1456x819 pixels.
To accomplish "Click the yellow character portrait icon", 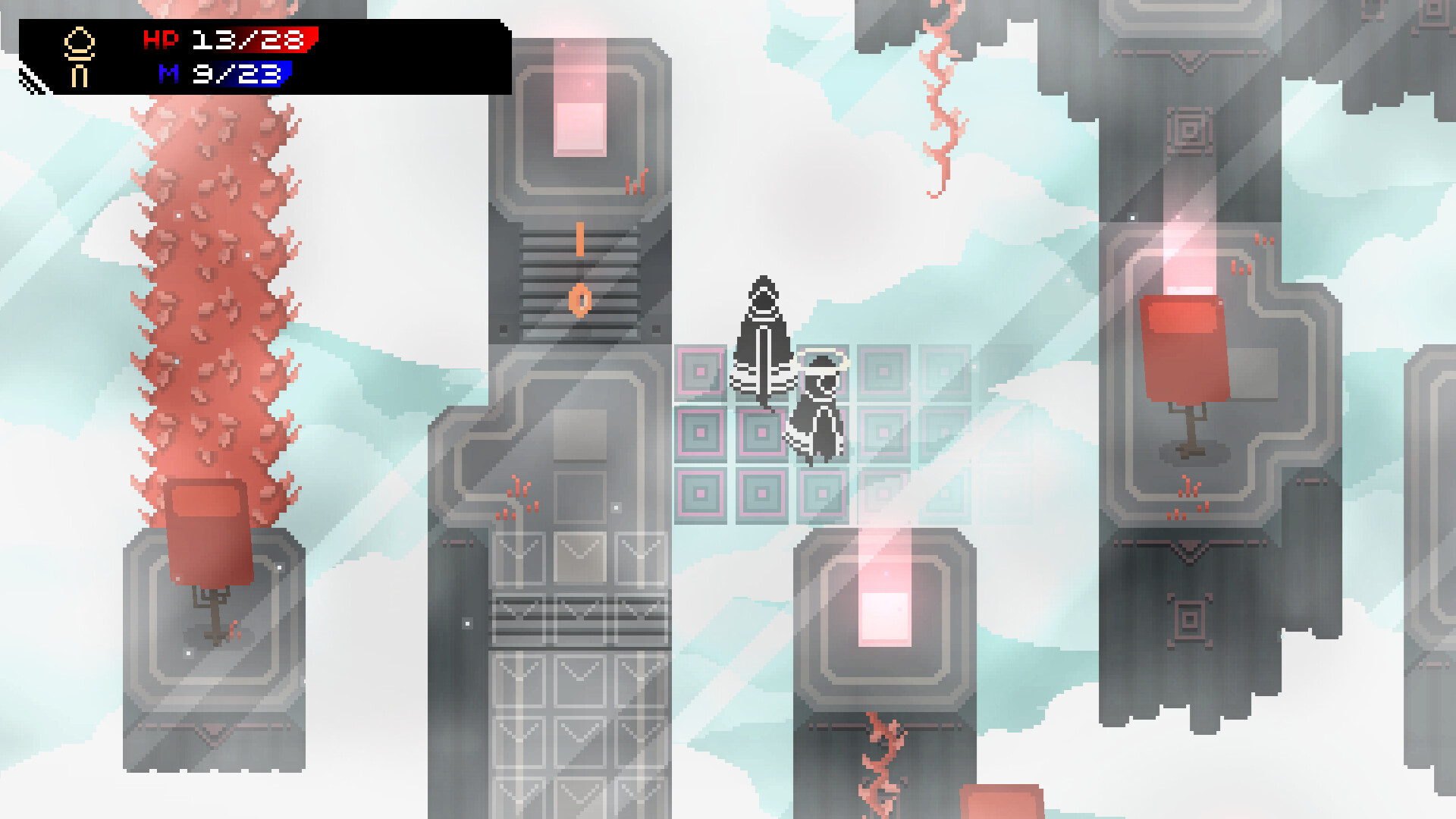I will [78, 57].
